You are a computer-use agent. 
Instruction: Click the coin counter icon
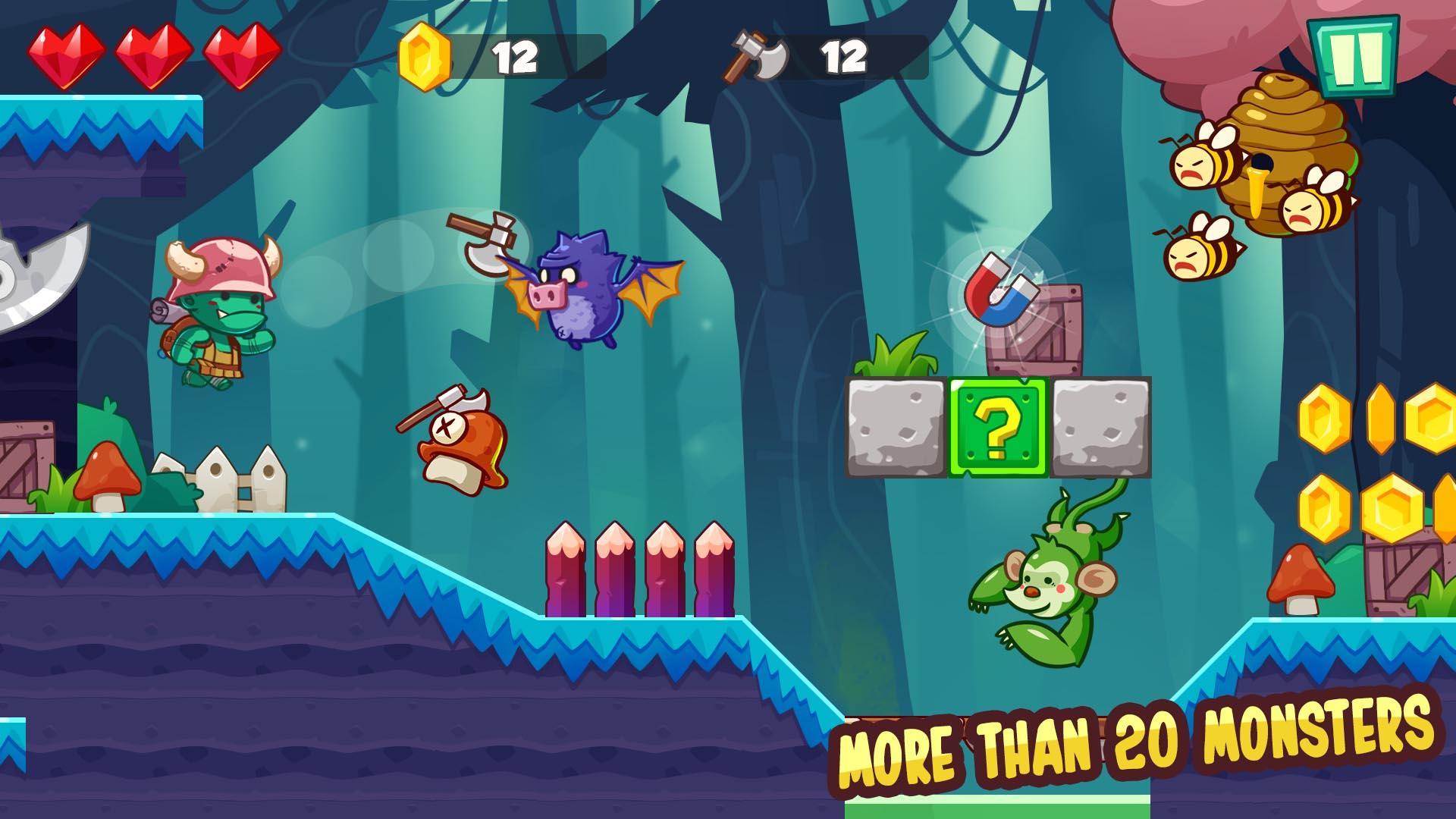pyautogui.click(x=422, y=53)
